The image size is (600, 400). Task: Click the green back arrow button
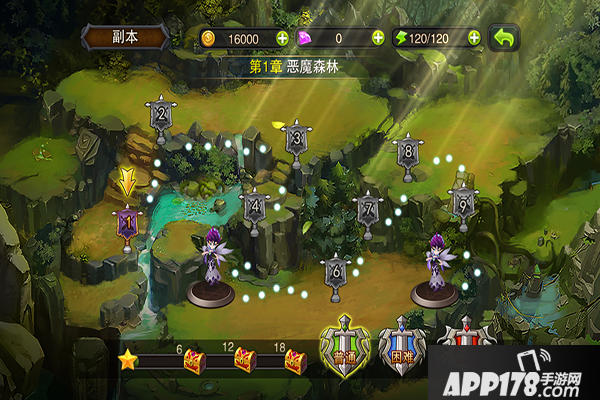pos(505,38)
